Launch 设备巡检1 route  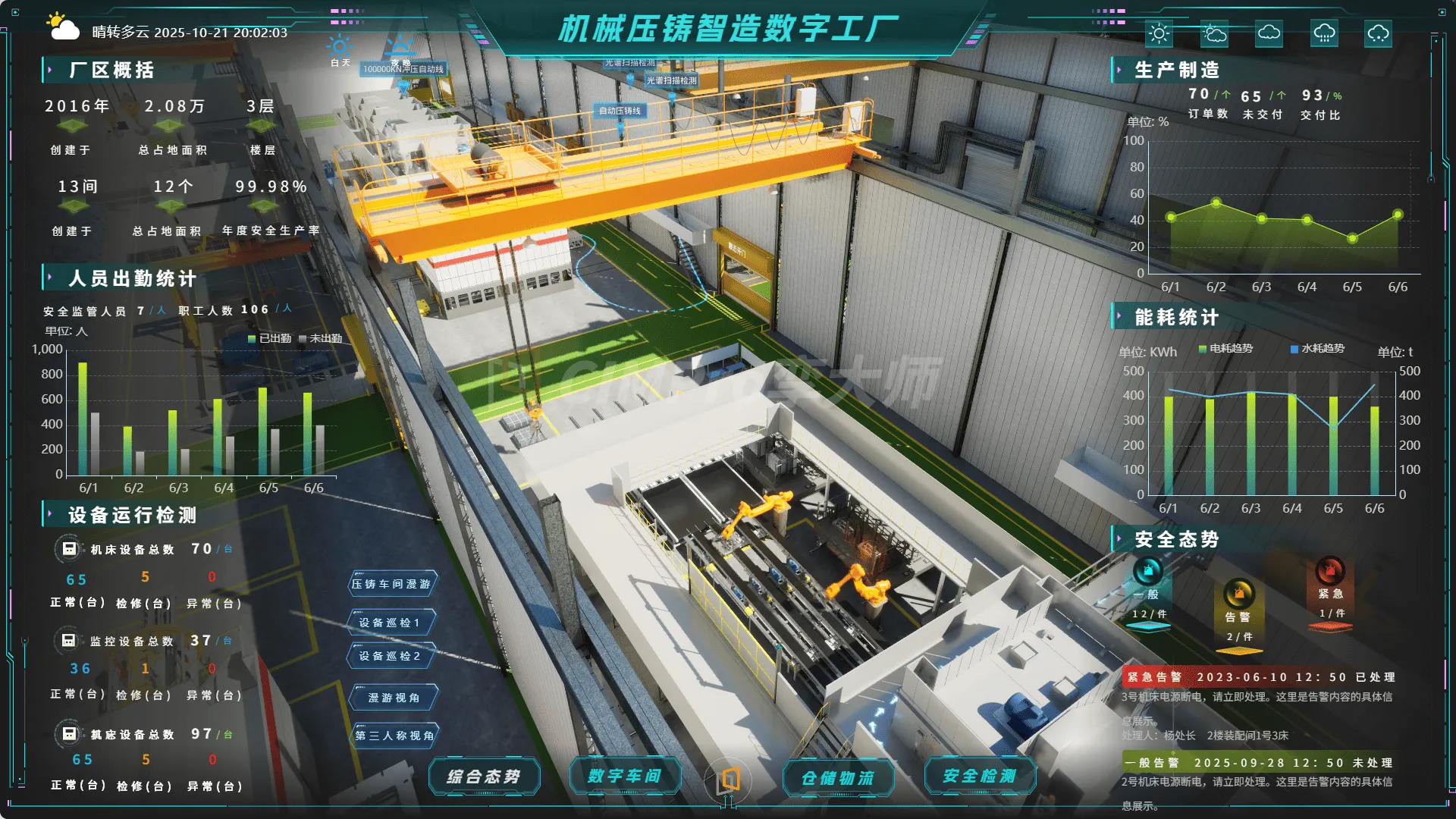(x=390, y=623)
